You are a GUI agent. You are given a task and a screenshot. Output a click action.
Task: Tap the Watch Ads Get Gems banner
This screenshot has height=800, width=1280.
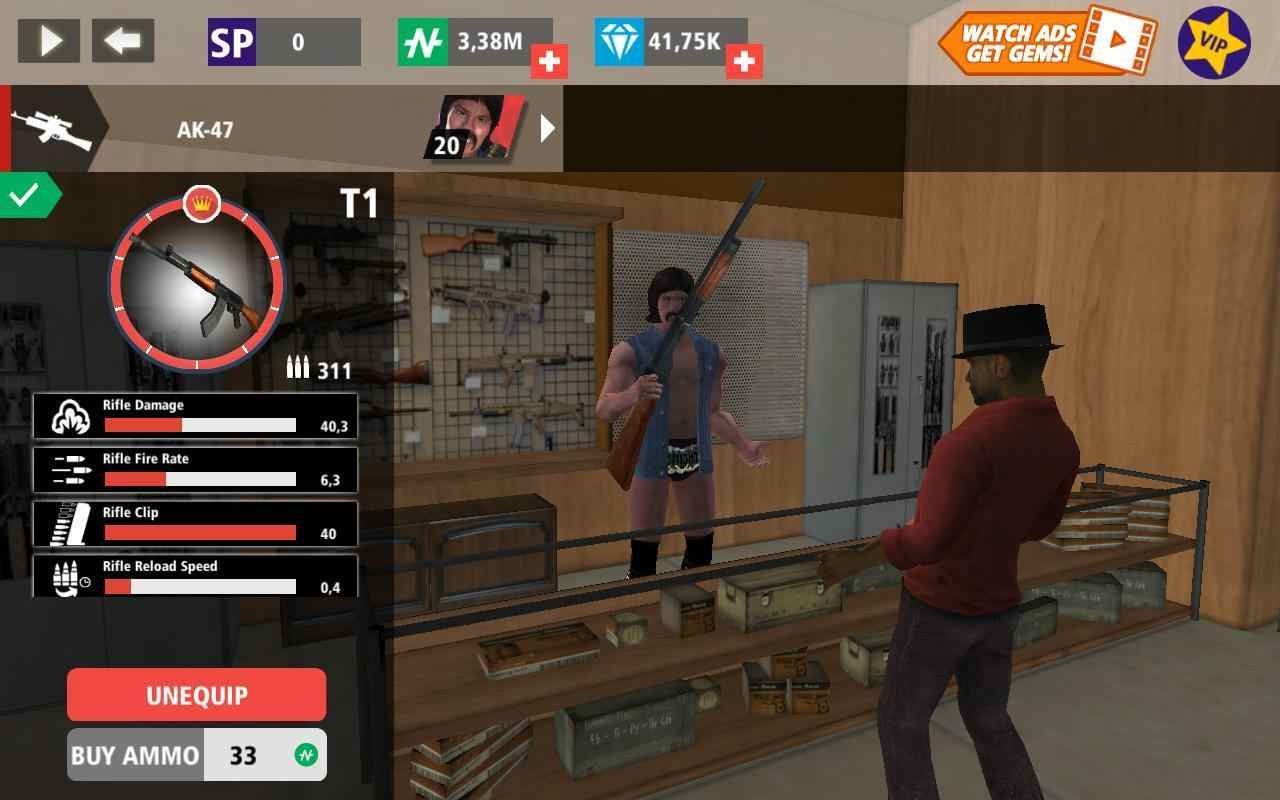click(x=1045, y=41)
